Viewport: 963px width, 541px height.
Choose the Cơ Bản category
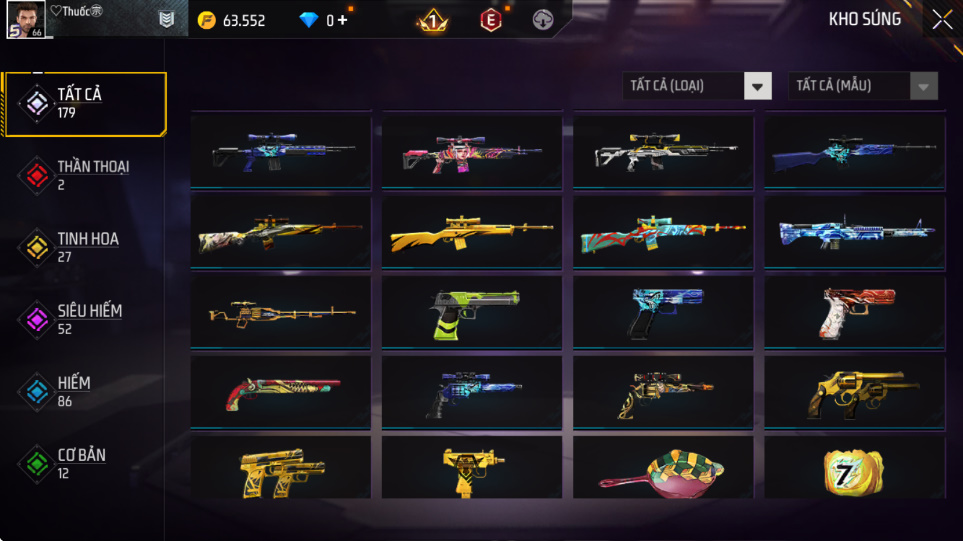click(84, 463)
